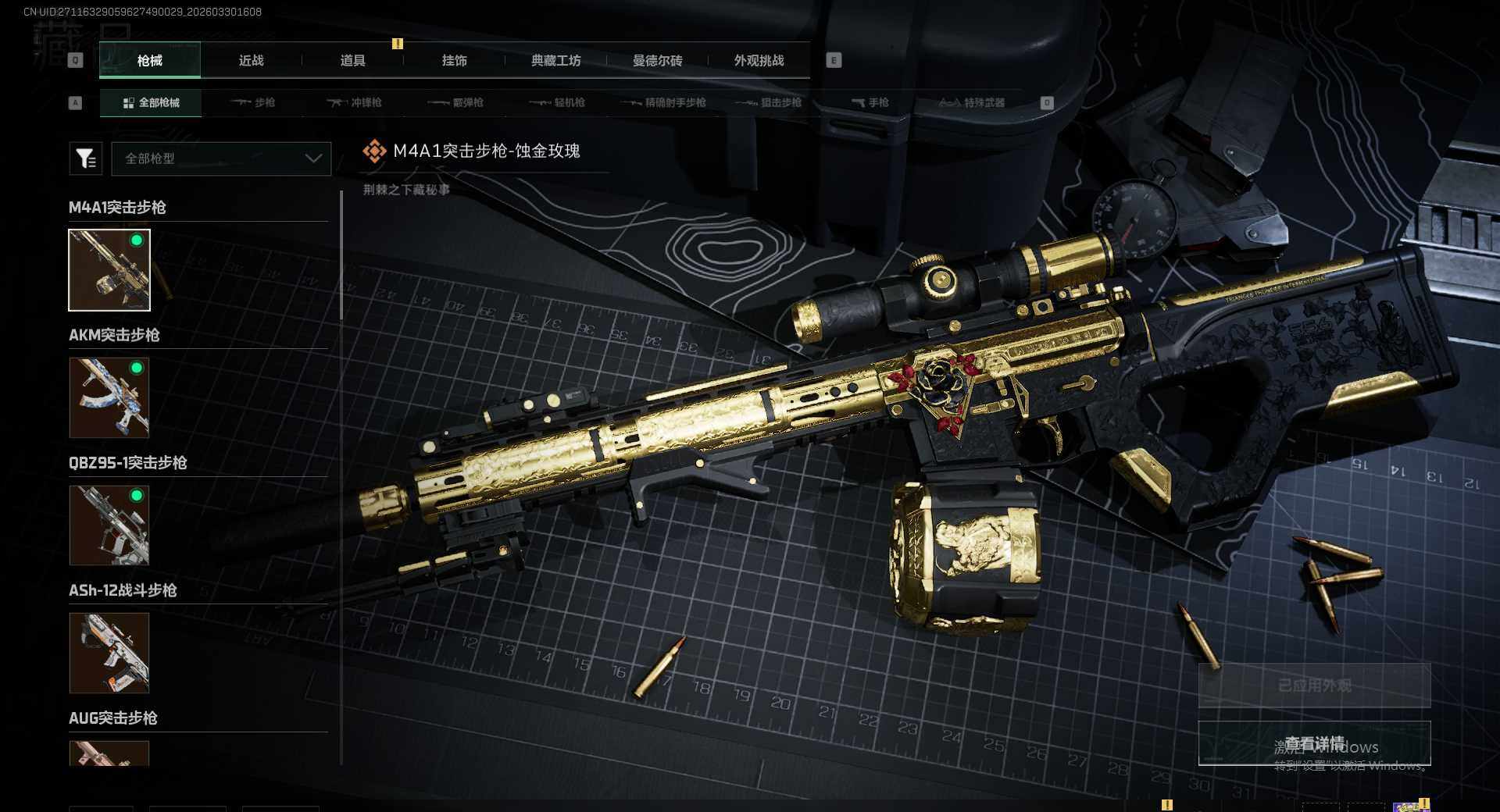This screenshot has height=812, width=1500.
Task: Open 查看详情 for this skin
Action: [1314, 743]
